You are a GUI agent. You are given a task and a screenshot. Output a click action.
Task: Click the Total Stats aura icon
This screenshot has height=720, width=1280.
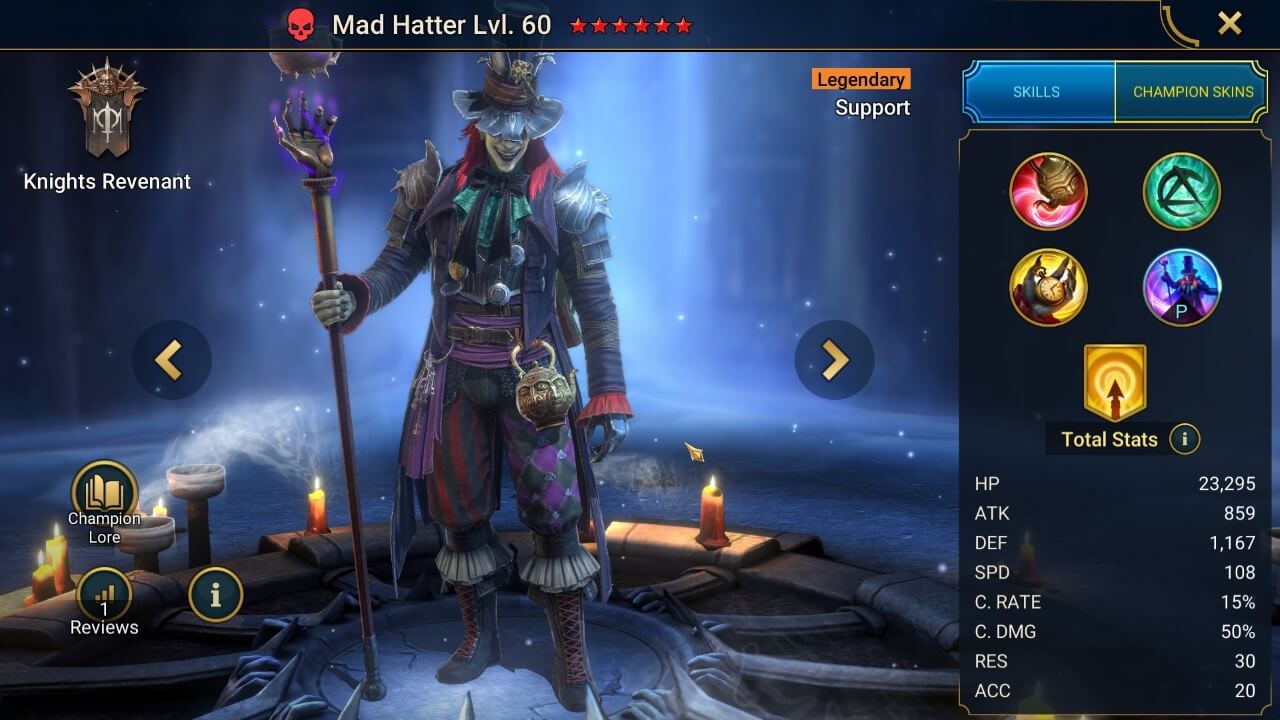point(1117,384)
